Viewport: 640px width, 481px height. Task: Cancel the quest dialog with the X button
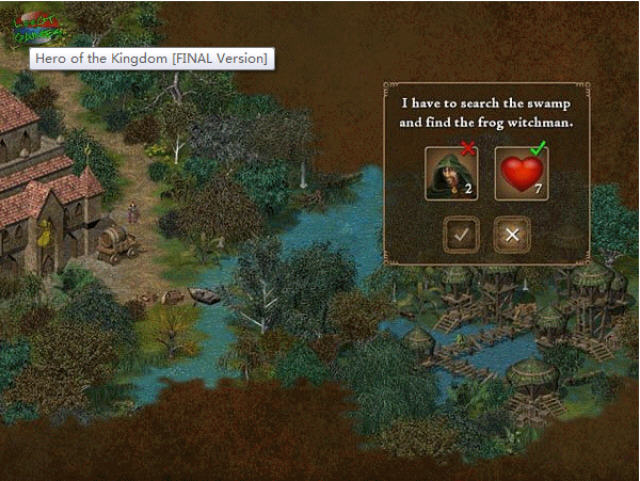click(512, 235)
